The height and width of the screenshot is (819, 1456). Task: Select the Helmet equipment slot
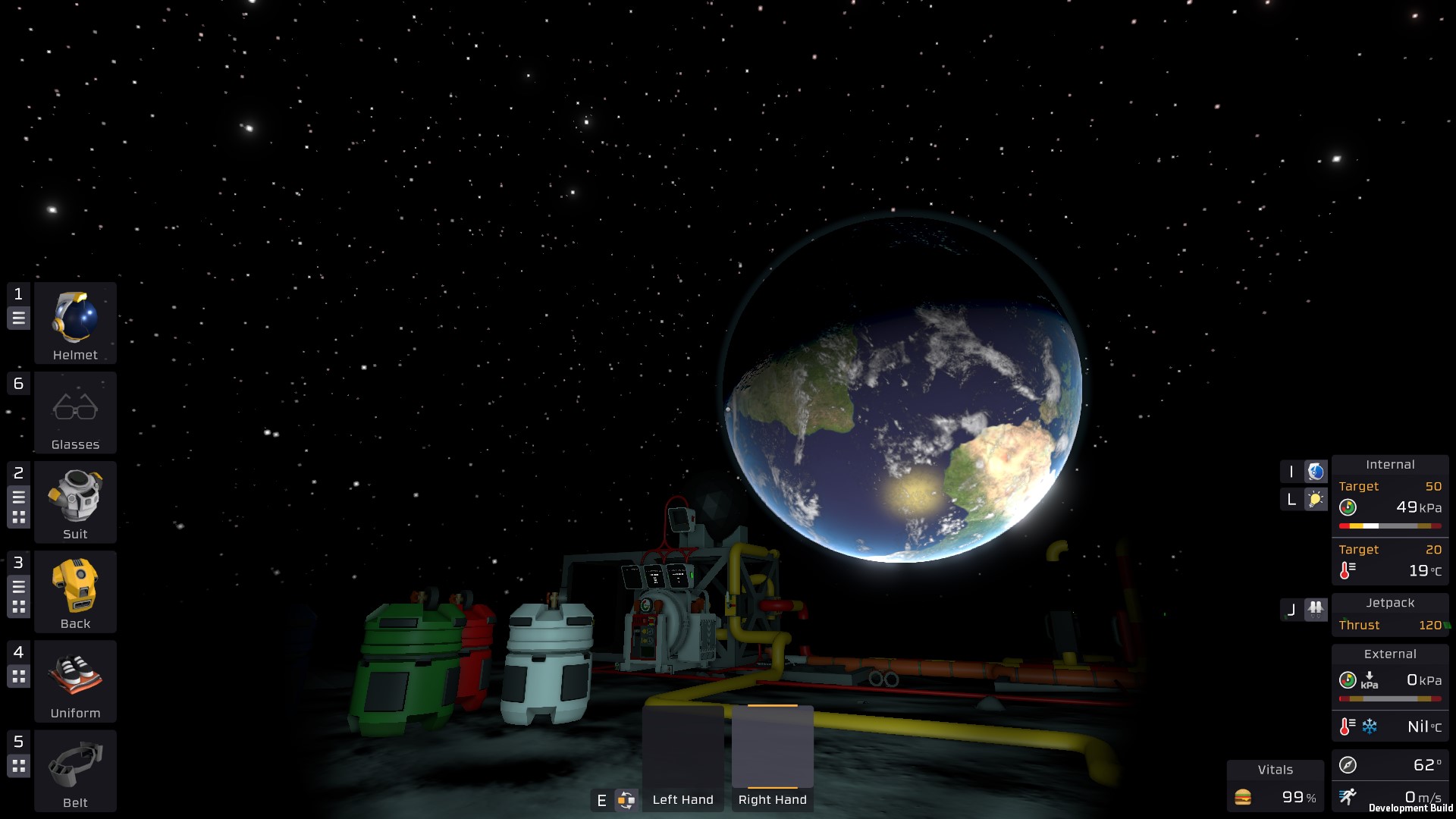click(75, 322)
